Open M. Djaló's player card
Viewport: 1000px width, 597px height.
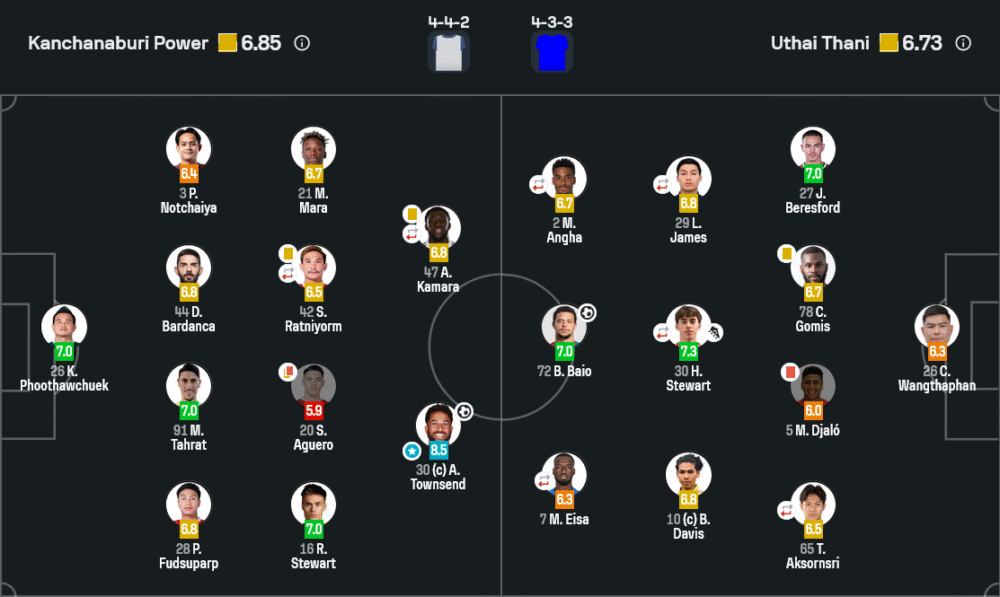[x=812, y=386]
